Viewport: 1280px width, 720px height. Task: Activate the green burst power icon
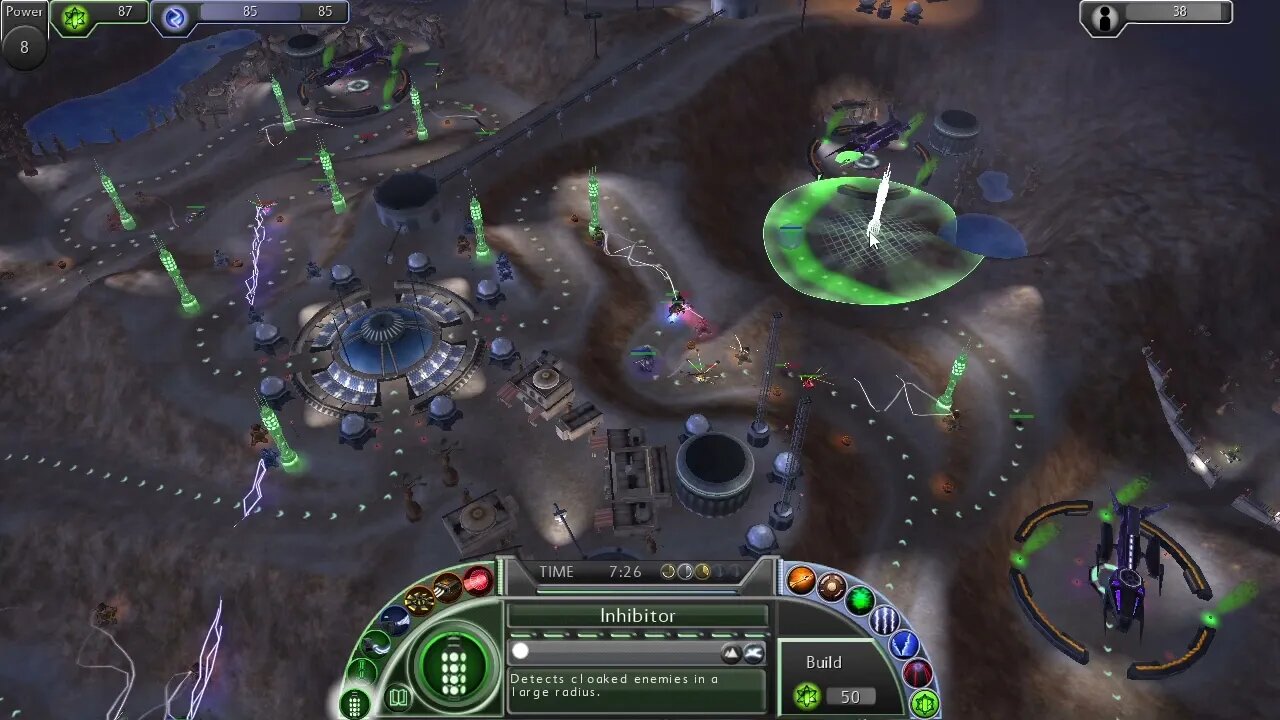click(860, 600)
